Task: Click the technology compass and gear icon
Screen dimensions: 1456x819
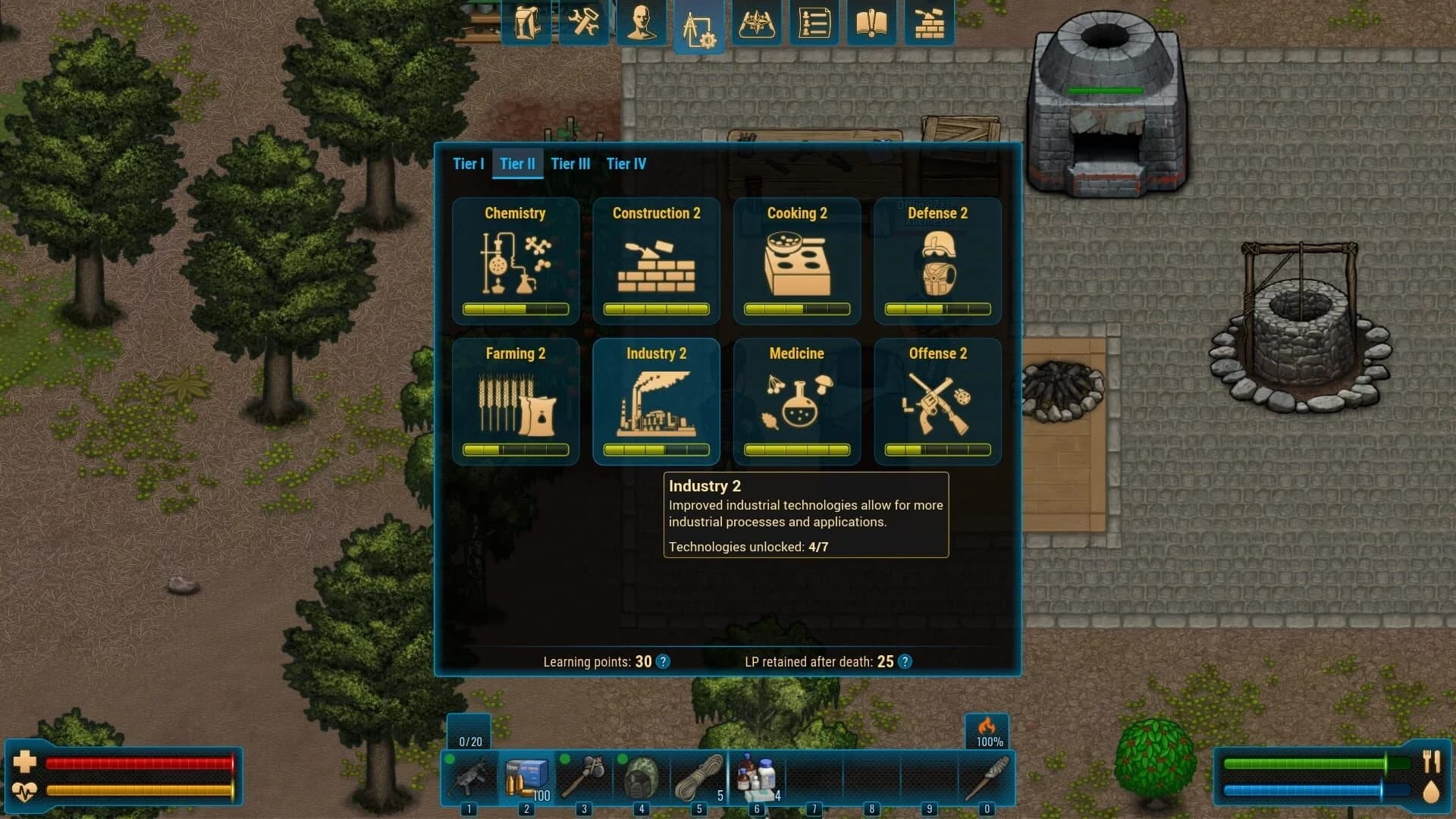Action: click(x=699, y=23)
